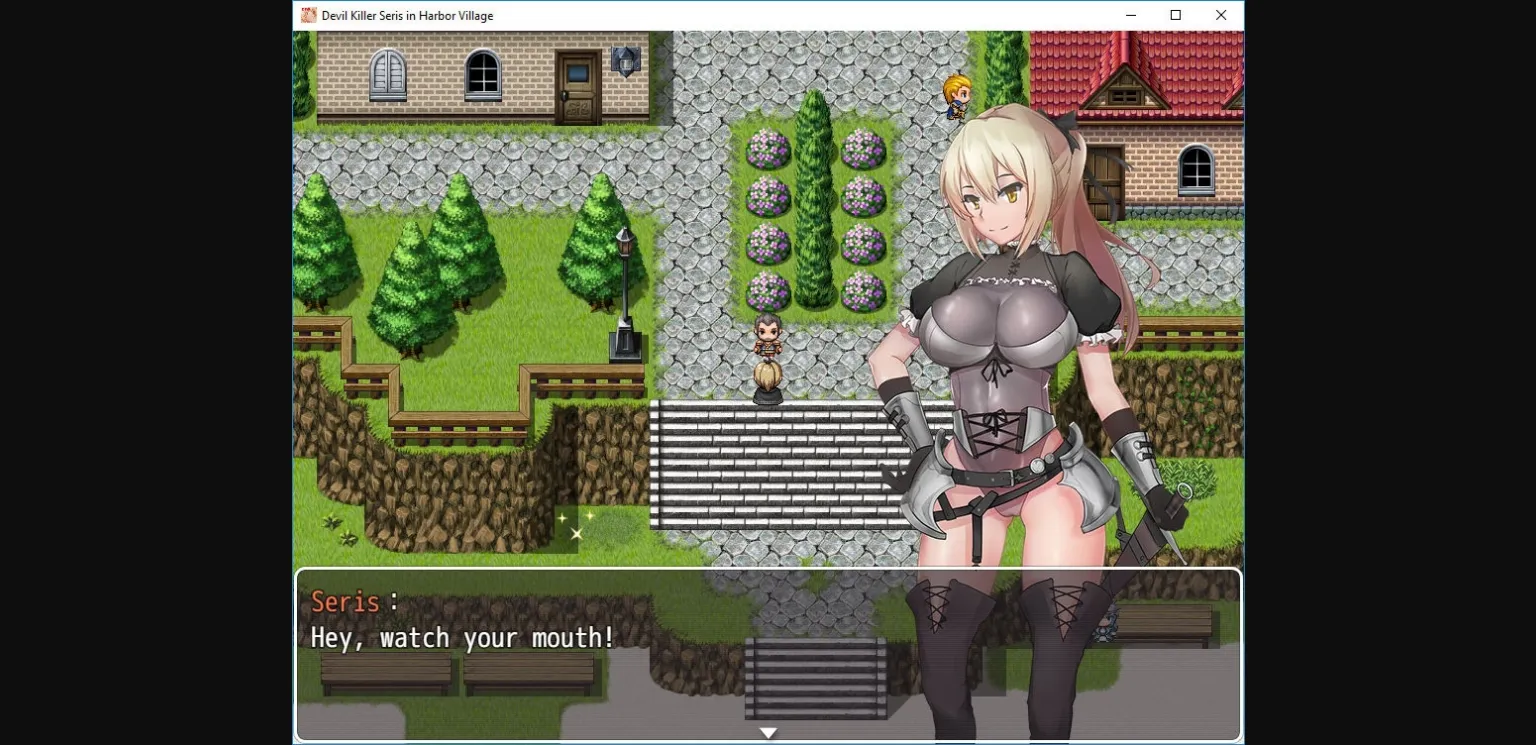Click the window of the red-roofed mansion
1536x745 pixels.
point(1196,170)
